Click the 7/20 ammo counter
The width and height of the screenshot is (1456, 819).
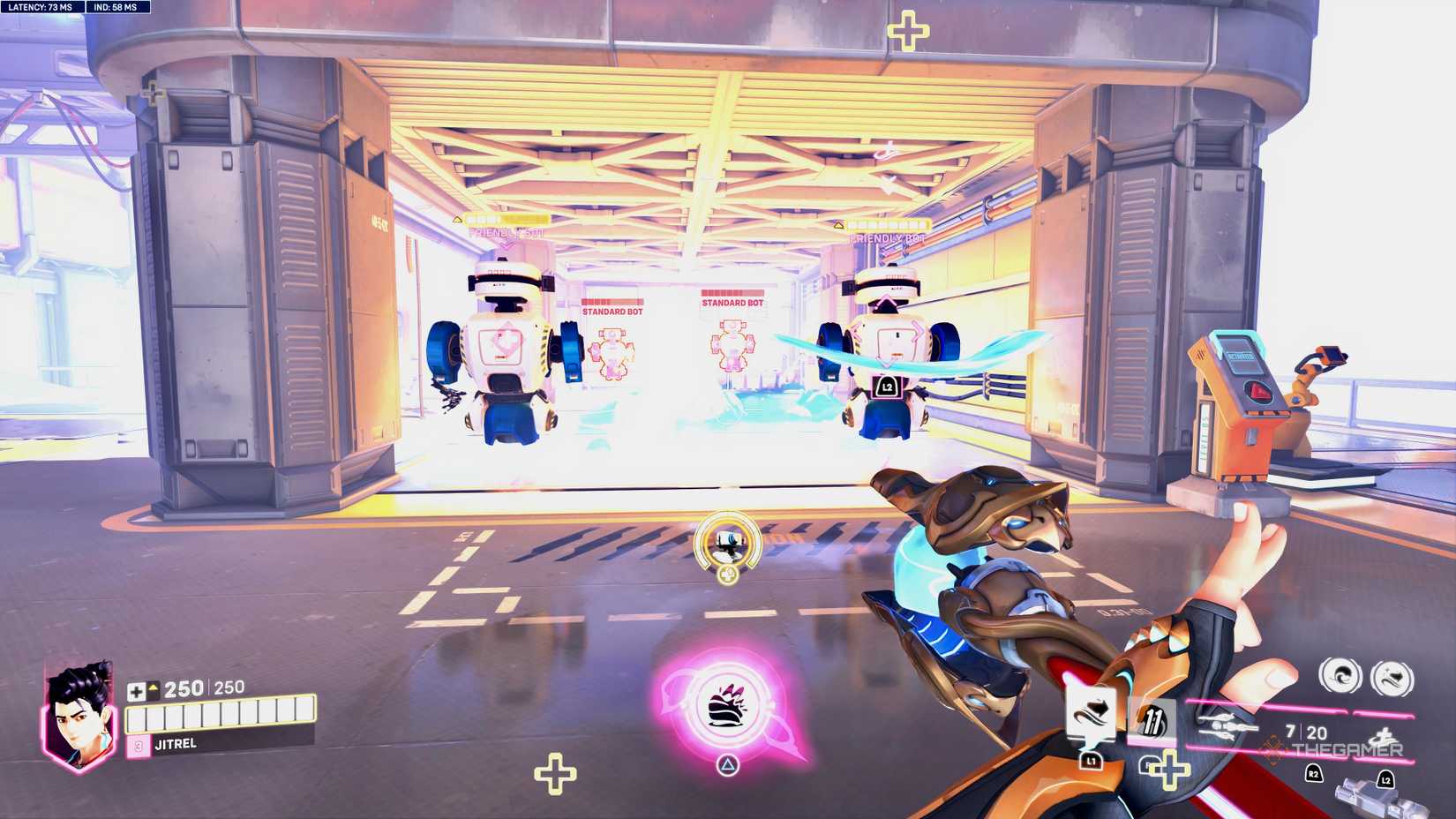click(x=1305, y=731)
